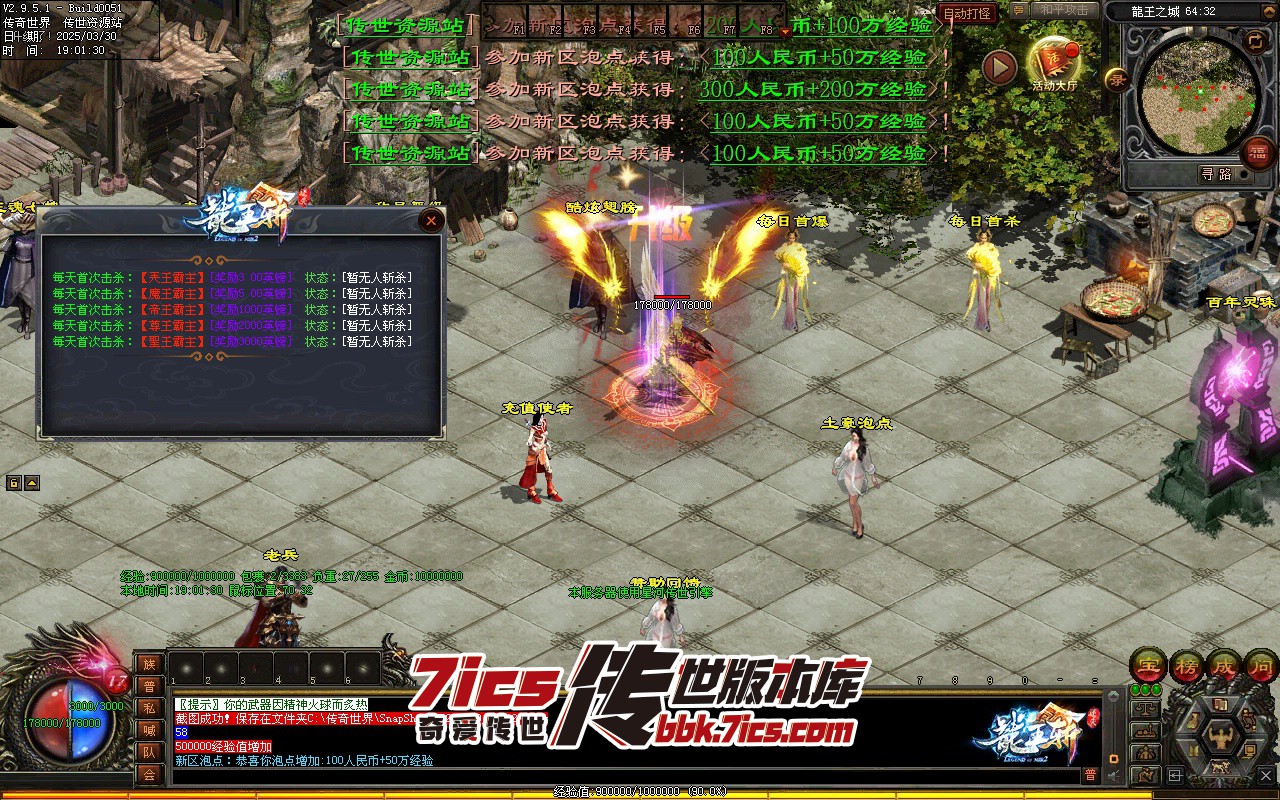The width and height of the screenshot is (1280, 800).
Task: Select the 喊 shout chat channel
Action: [149, 730]
